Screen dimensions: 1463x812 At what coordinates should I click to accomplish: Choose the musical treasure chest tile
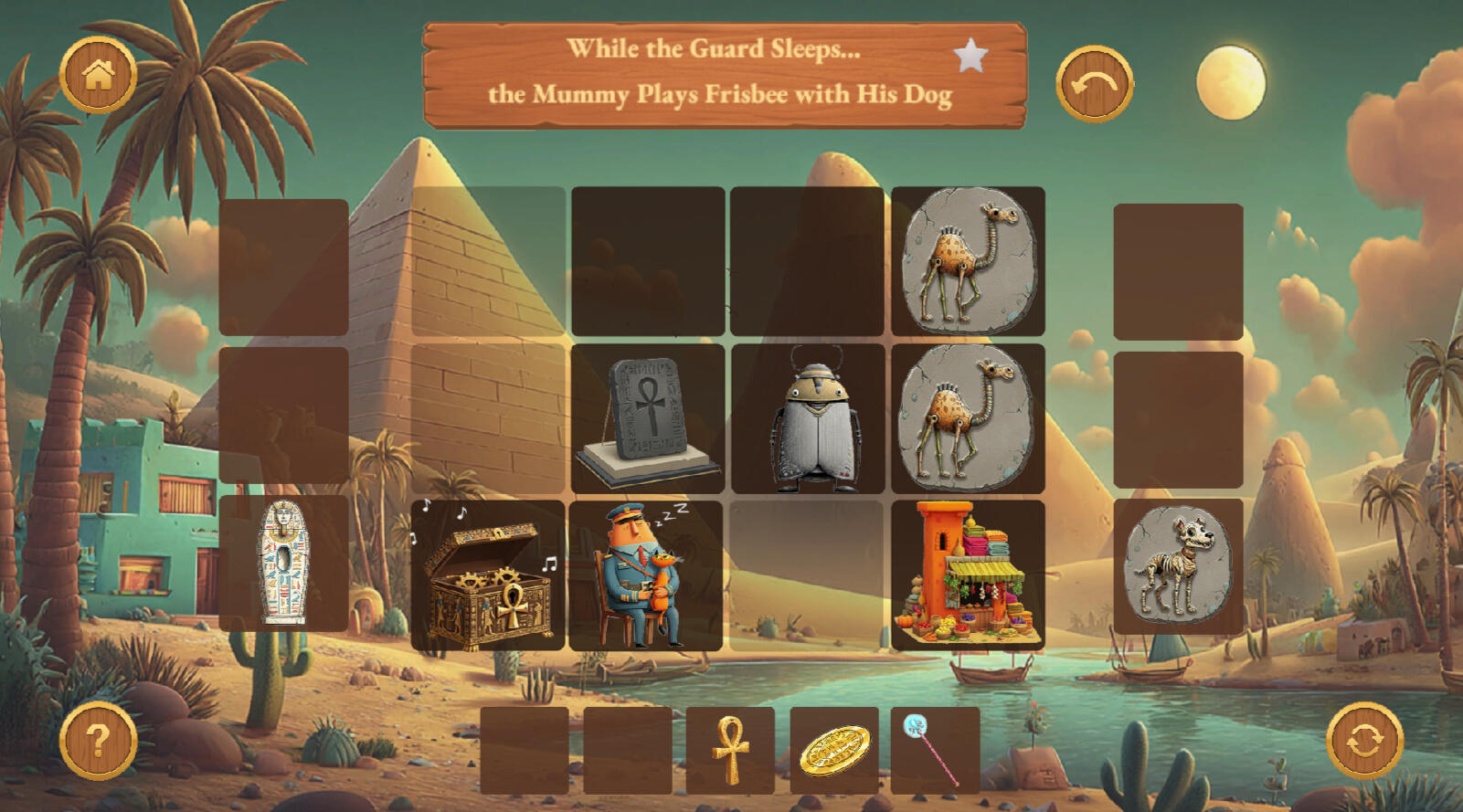[x=488, y=575]
